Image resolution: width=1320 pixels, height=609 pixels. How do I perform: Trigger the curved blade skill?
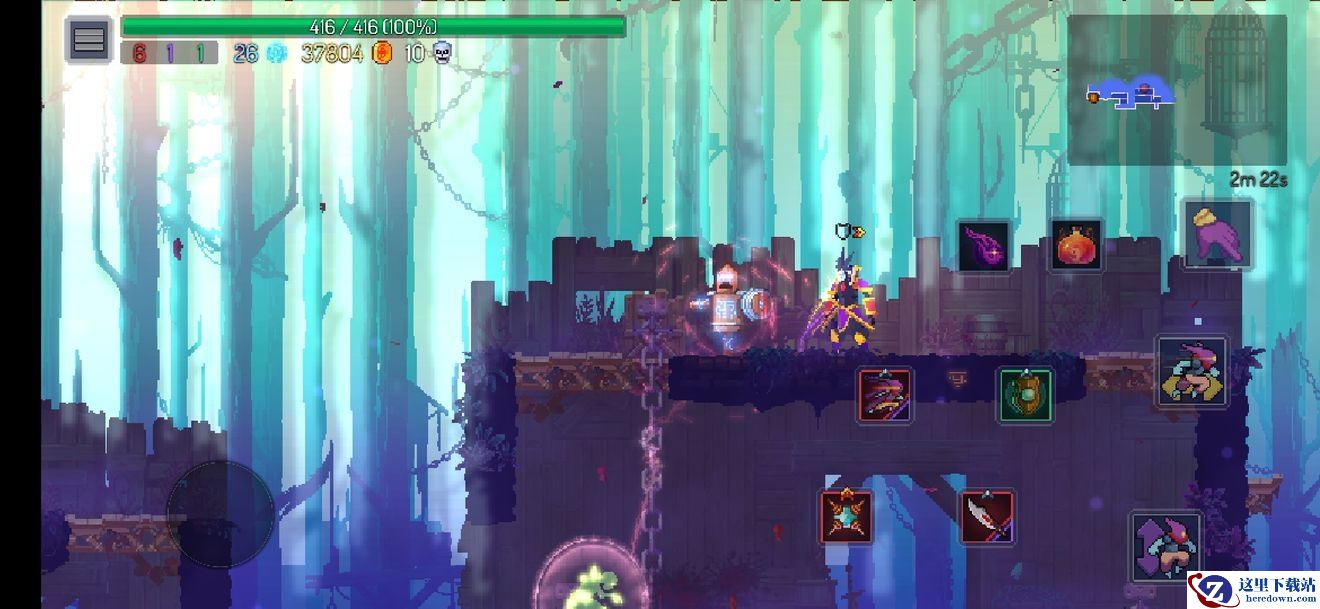click(987, 517)
